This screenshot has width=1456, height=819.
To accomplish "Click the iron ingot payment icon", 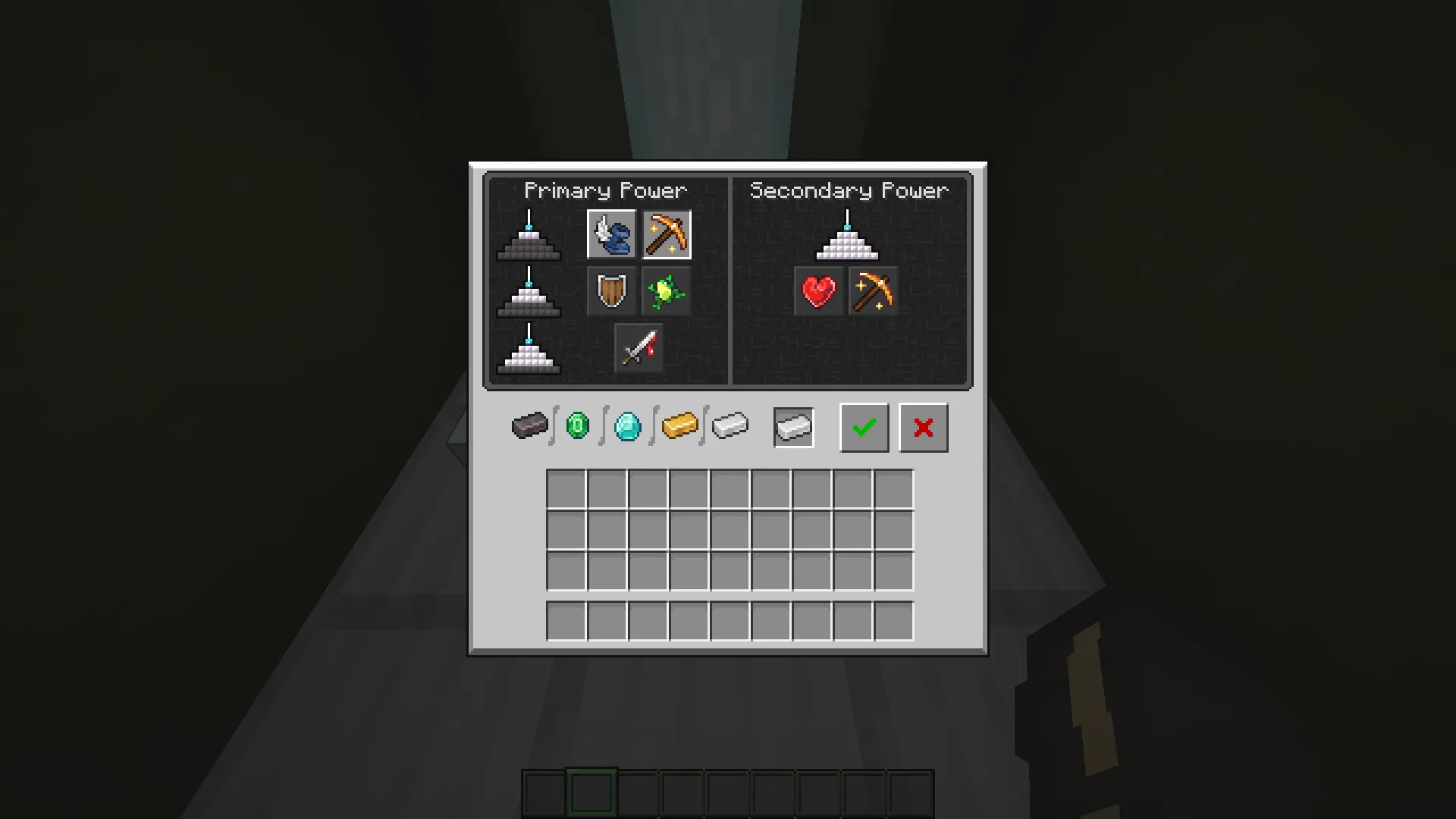I will [x=730, y=426].
